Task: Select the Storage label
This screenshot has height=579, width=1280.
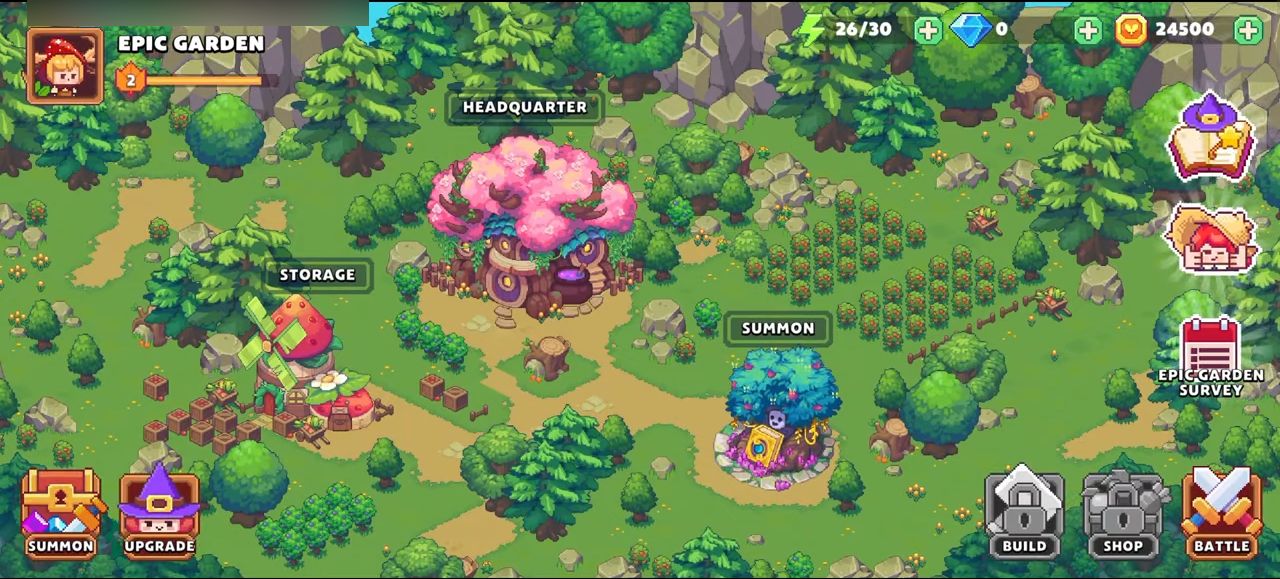Action: 317,275
